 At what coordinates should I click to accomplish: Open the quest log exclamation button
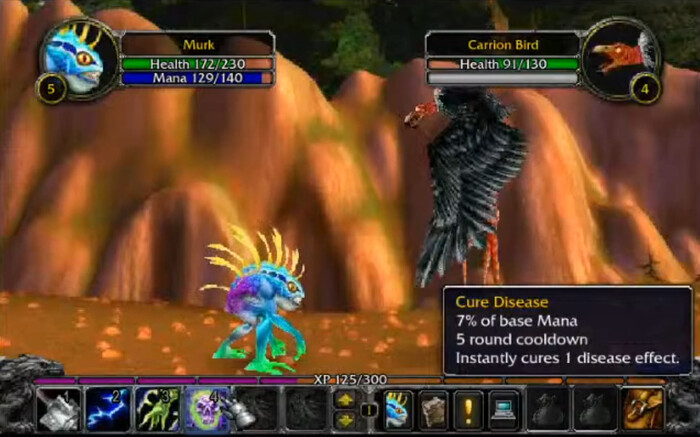pos(466,408)
